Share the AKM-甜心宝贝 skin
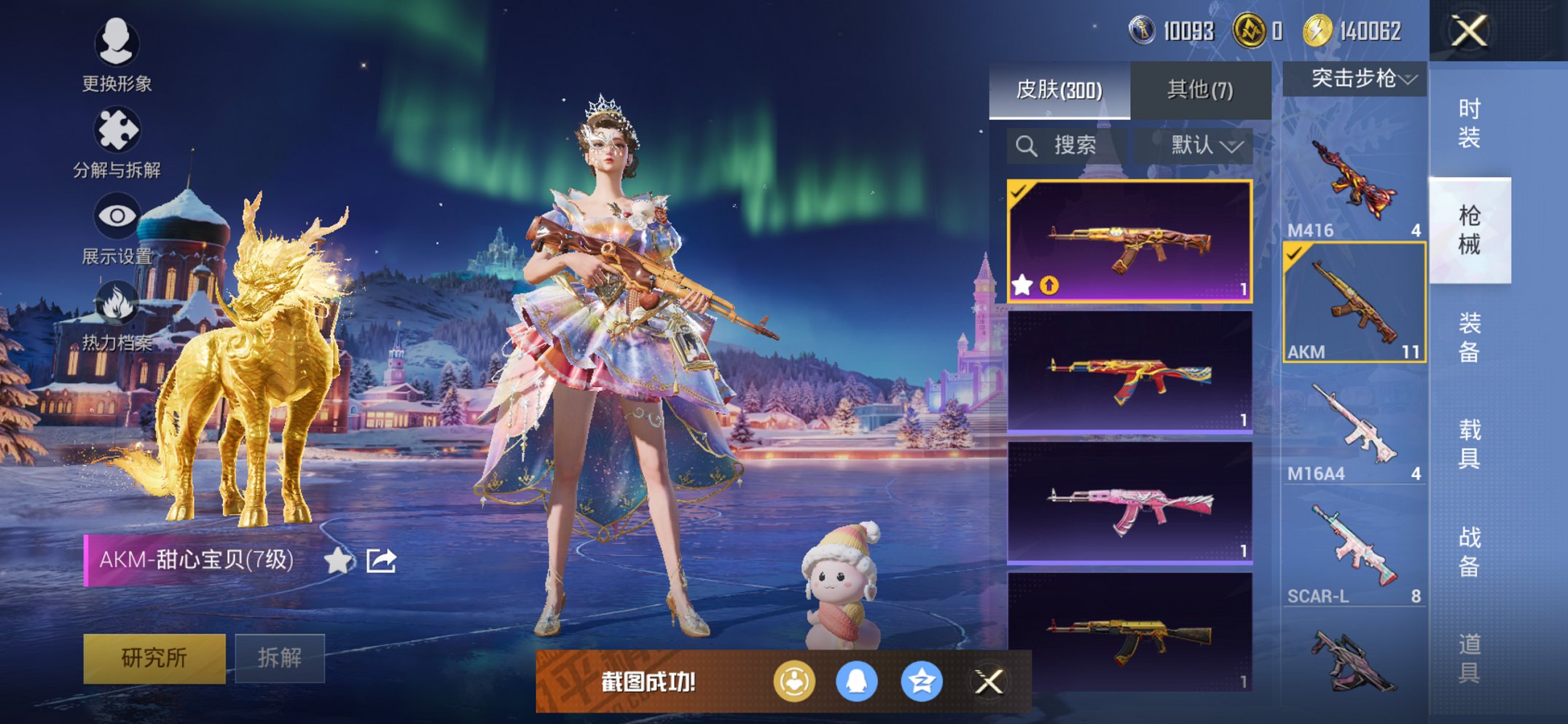Viewport: 1568px width, 724px height. 381,561
